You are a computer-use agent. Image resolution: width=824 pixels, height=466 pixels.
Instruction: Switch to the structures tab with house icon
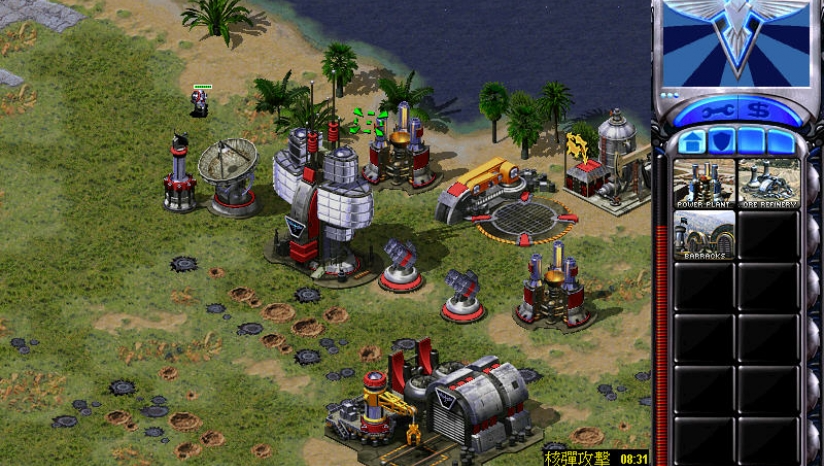(x=692, y=141)
